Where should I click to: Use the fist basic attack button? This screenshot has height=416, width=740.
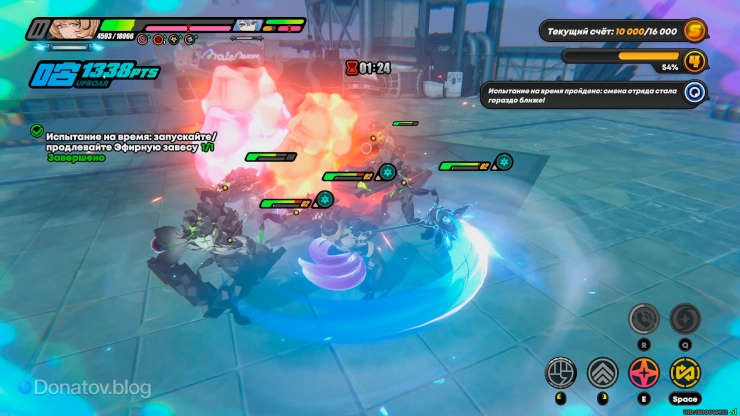(x=560, y=373)
